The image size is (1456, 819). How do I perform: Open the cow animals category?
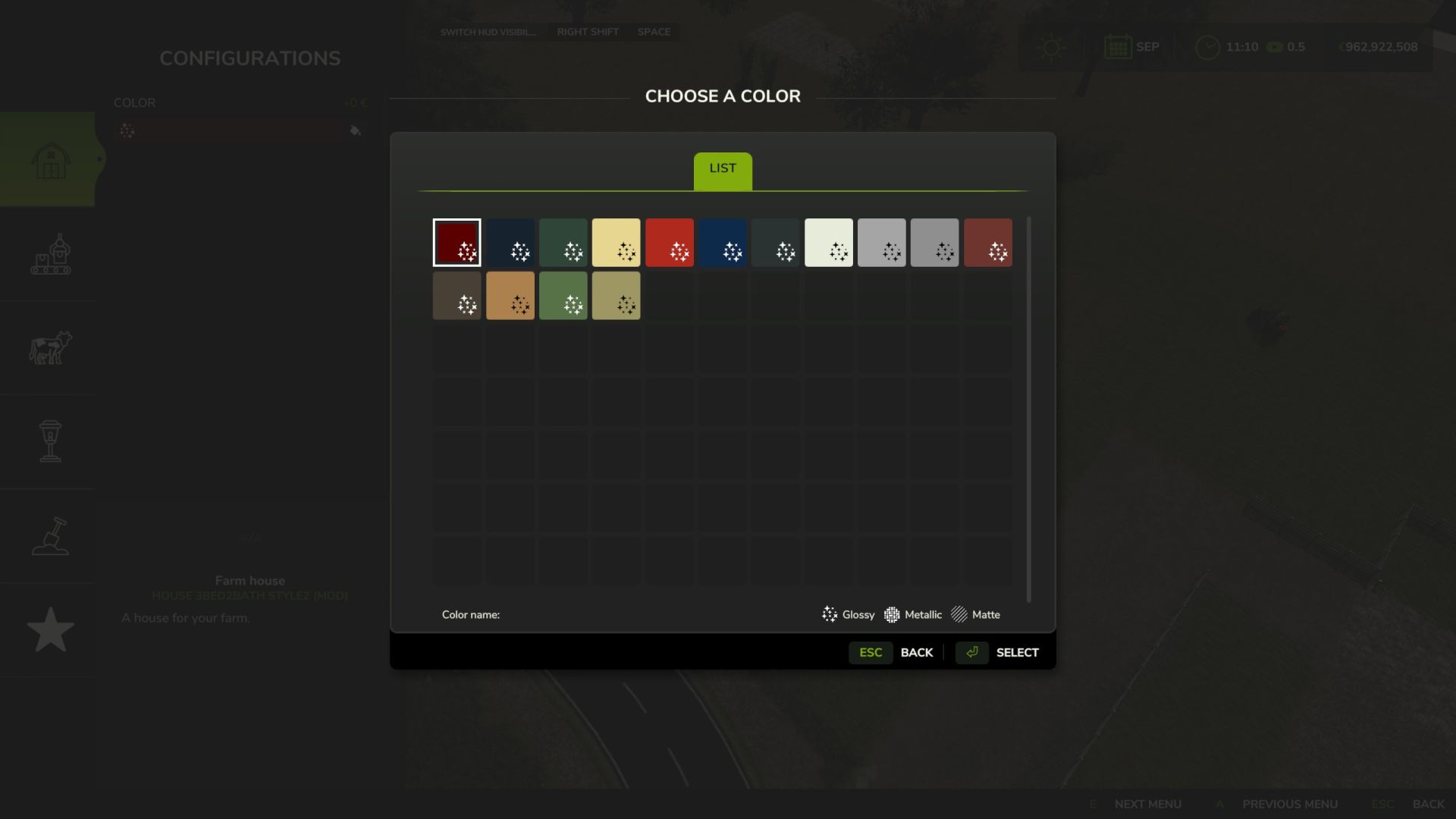50,348
